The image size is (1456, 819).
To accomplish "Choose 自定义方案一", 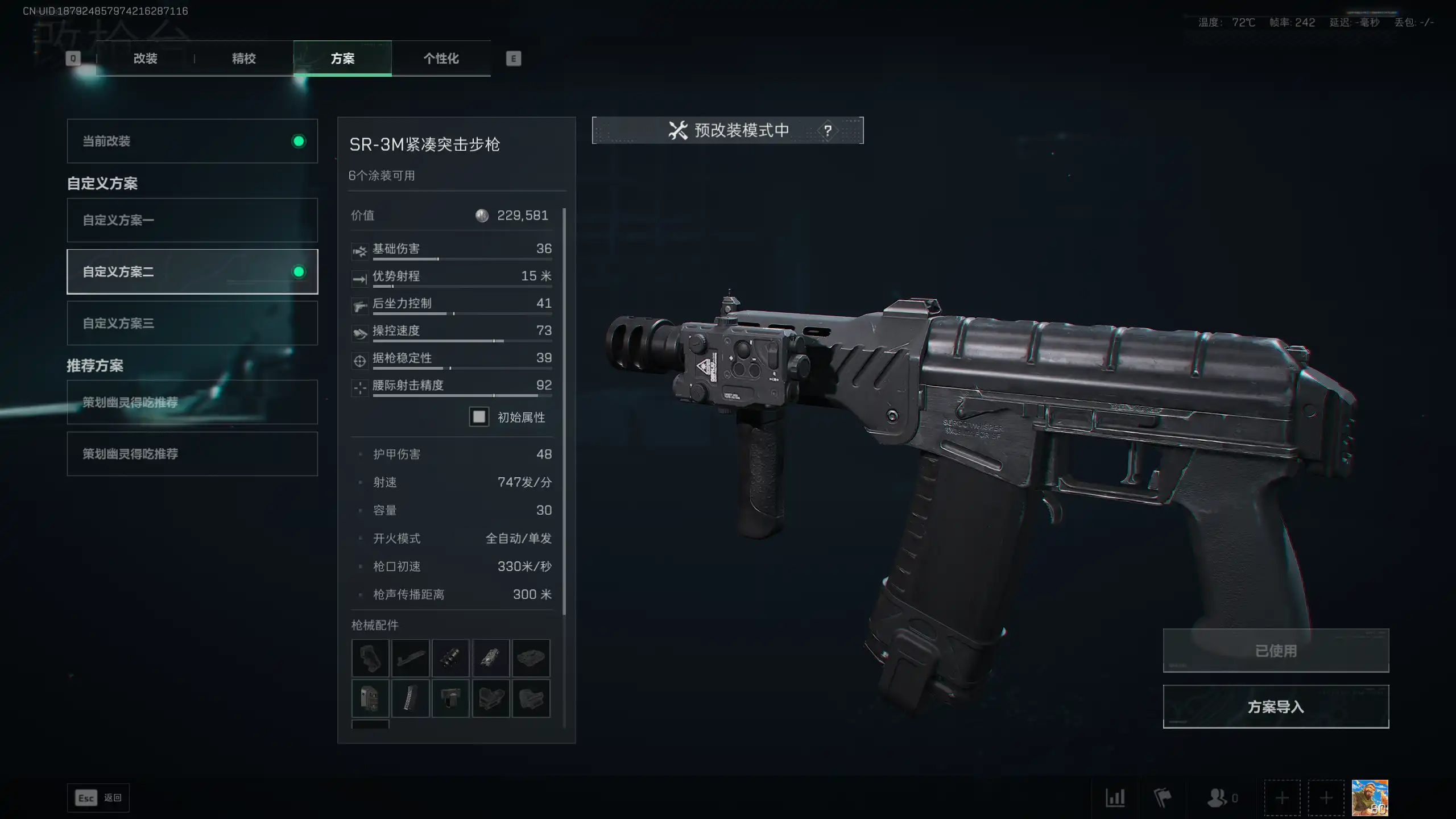I will click(x=192, y=220).
